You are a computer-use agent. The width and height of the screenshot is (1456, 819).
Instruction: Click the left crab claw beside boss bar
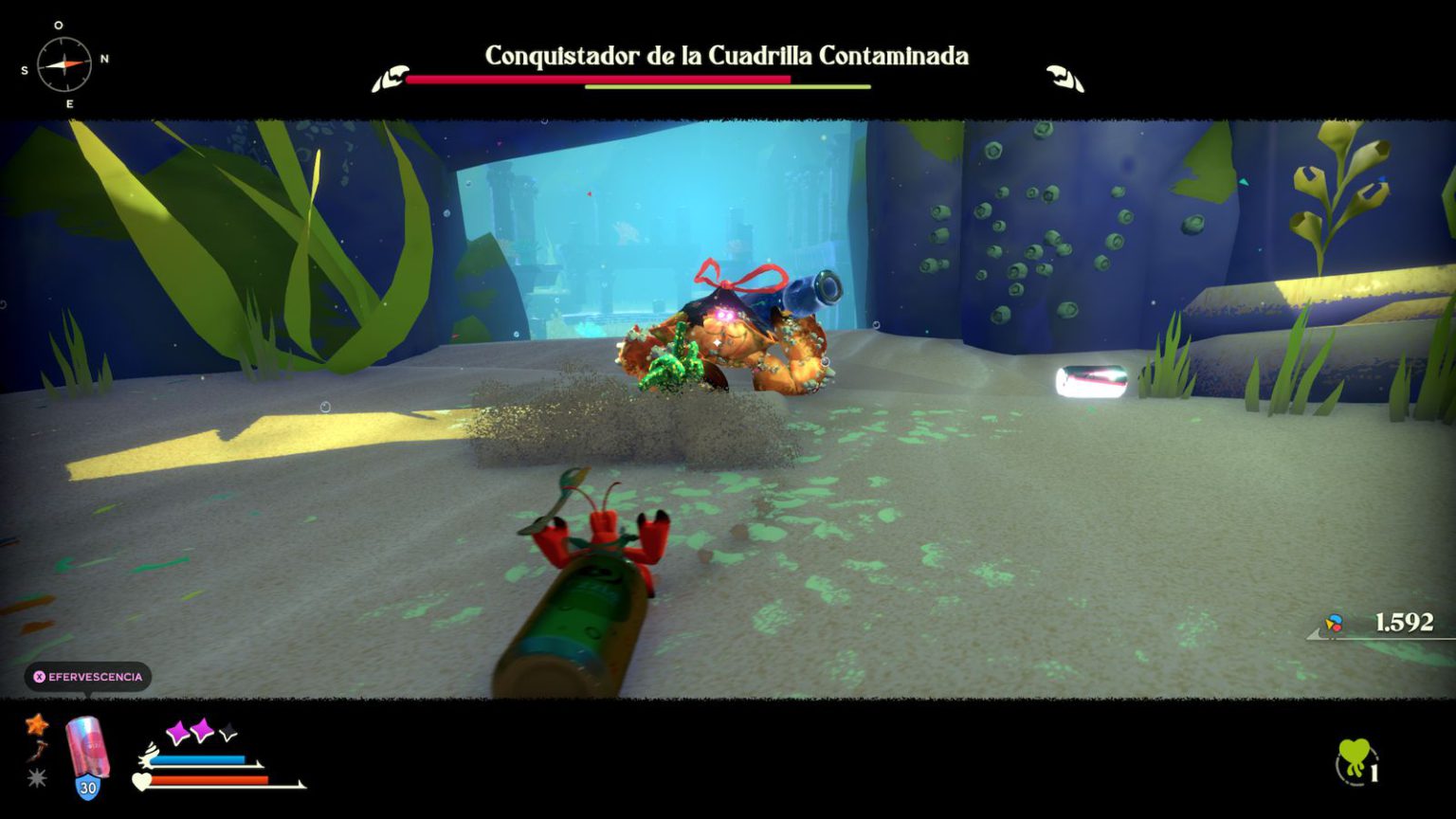click(390, 76)
